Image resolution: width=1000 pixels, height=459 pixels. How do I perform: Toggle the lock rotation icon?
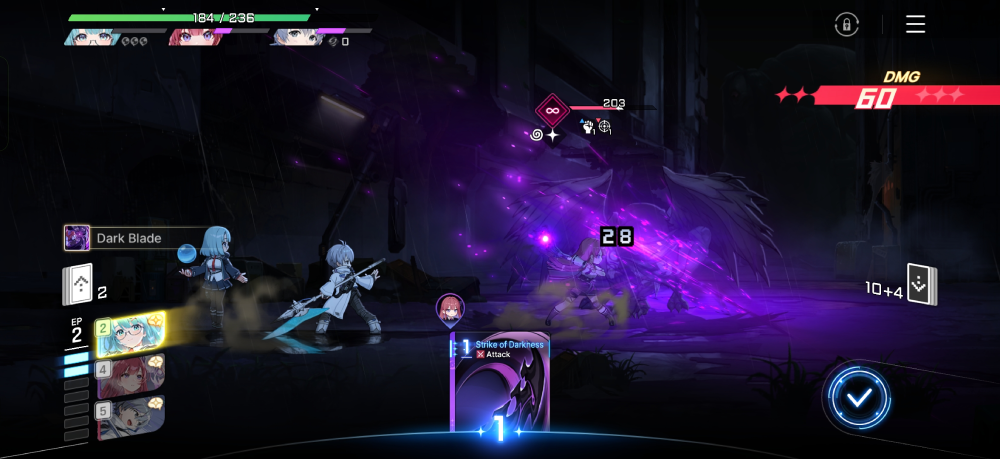[846, 25]
